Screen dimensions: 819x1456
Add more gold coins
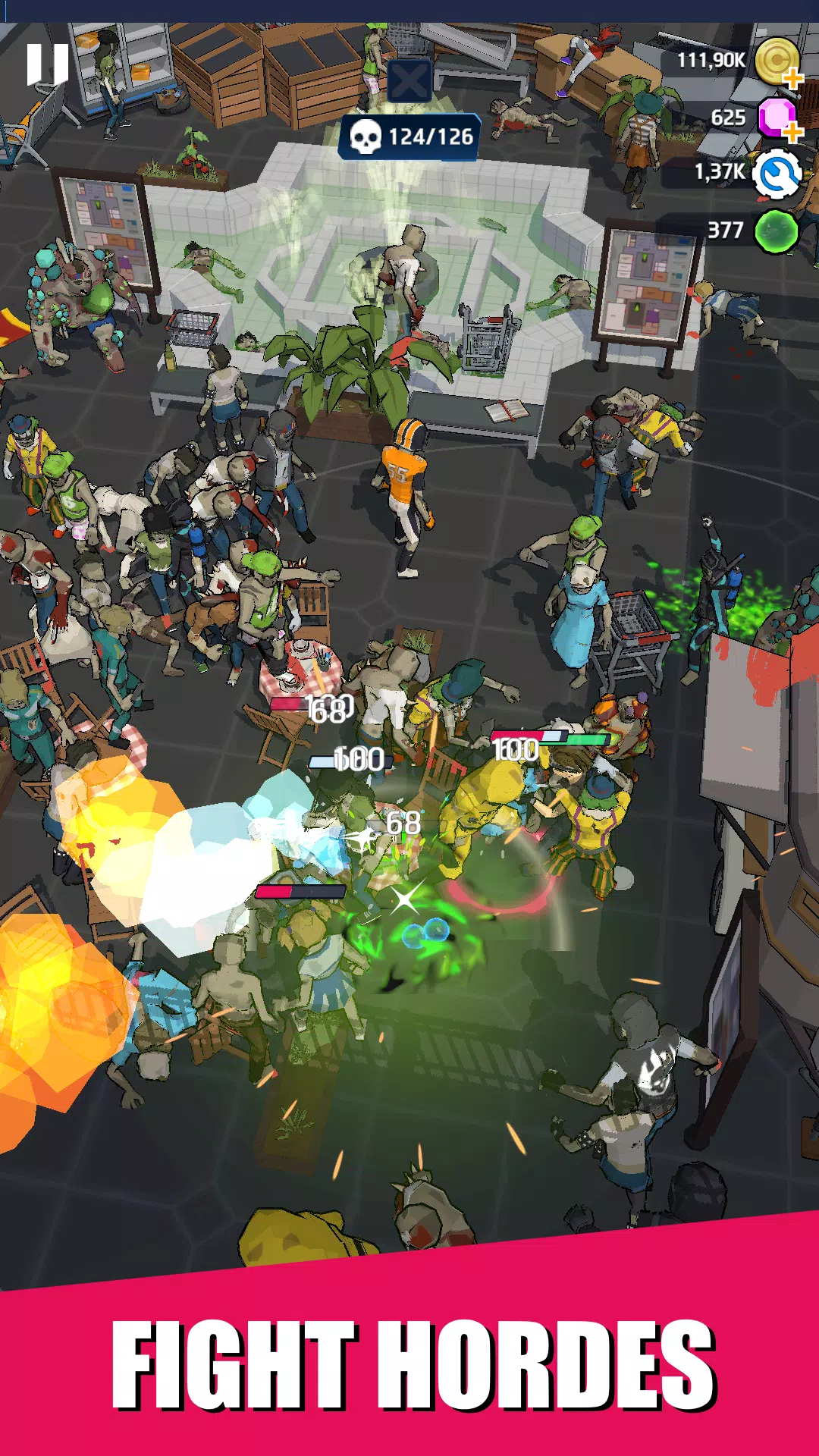coord(792,77)
